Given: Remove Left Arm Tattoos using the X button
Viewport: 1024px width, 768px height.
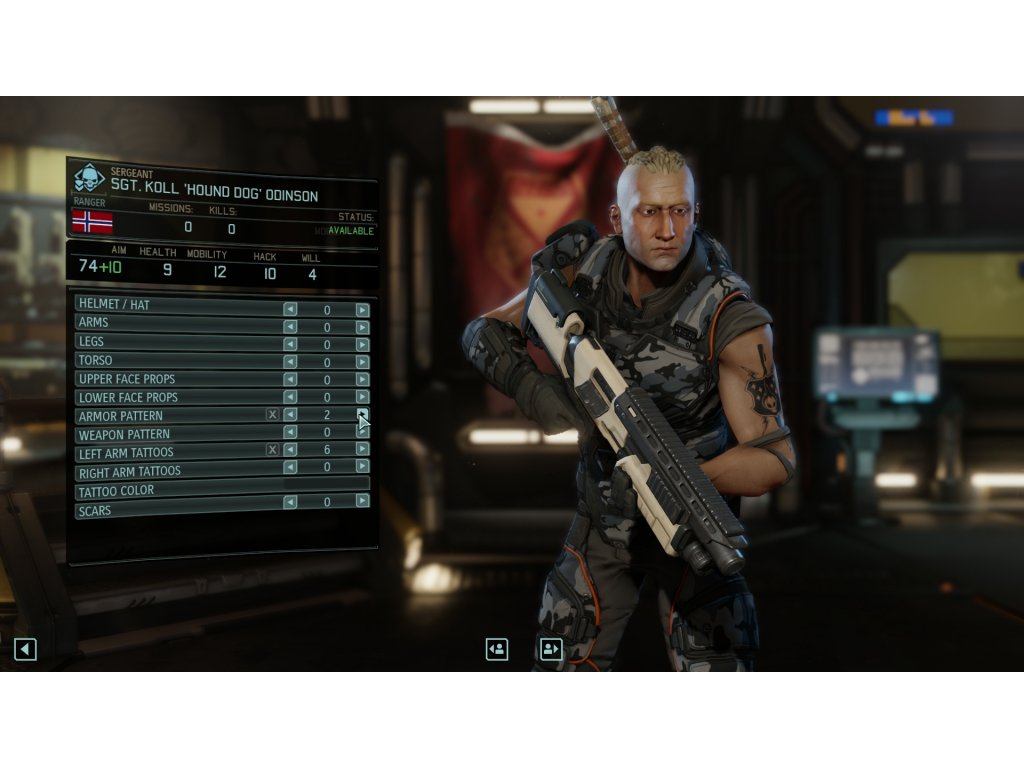Looking at the screenshot, I should [x=272, y=450].
